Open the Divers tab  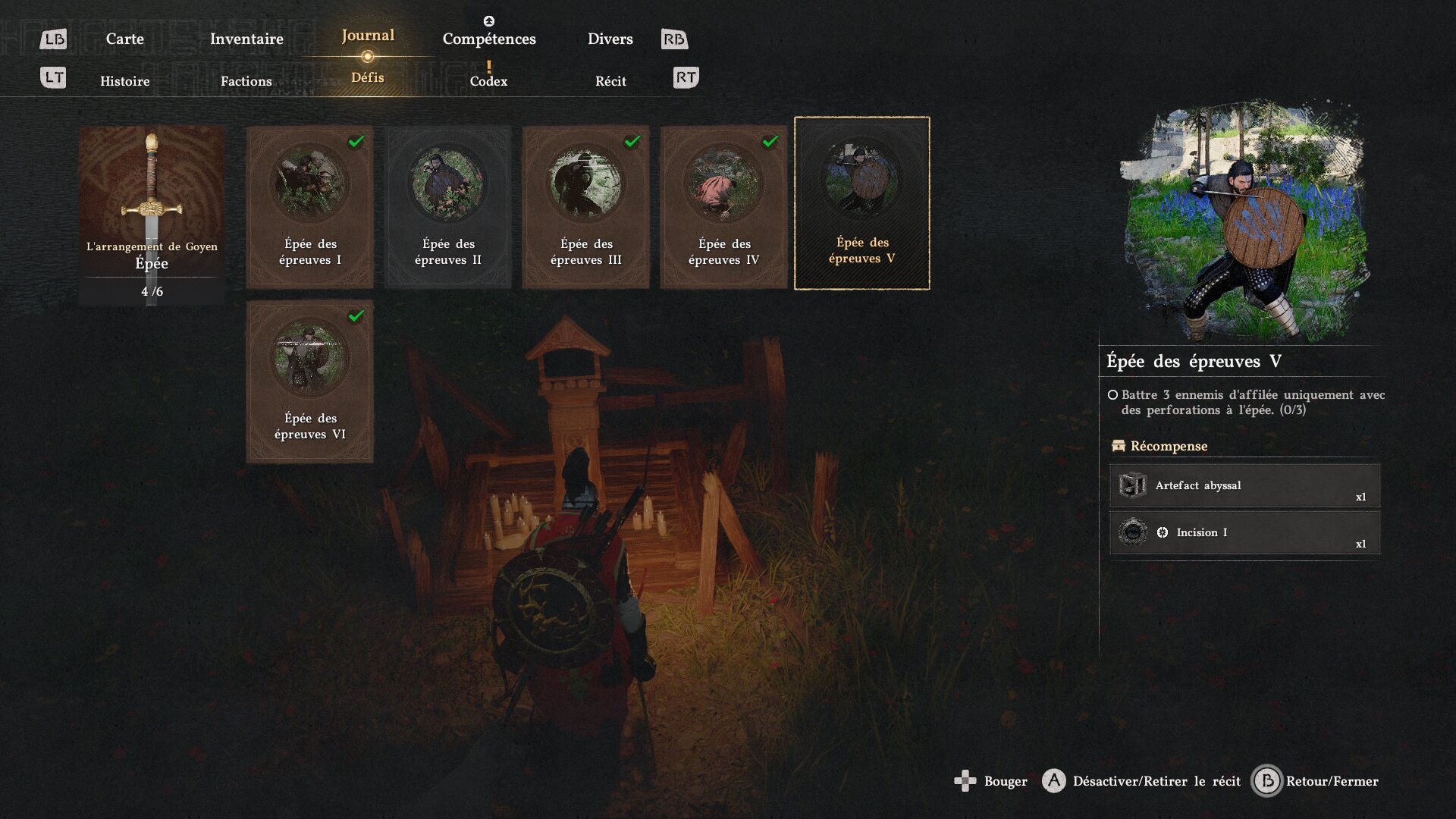(x=610, y=39)
